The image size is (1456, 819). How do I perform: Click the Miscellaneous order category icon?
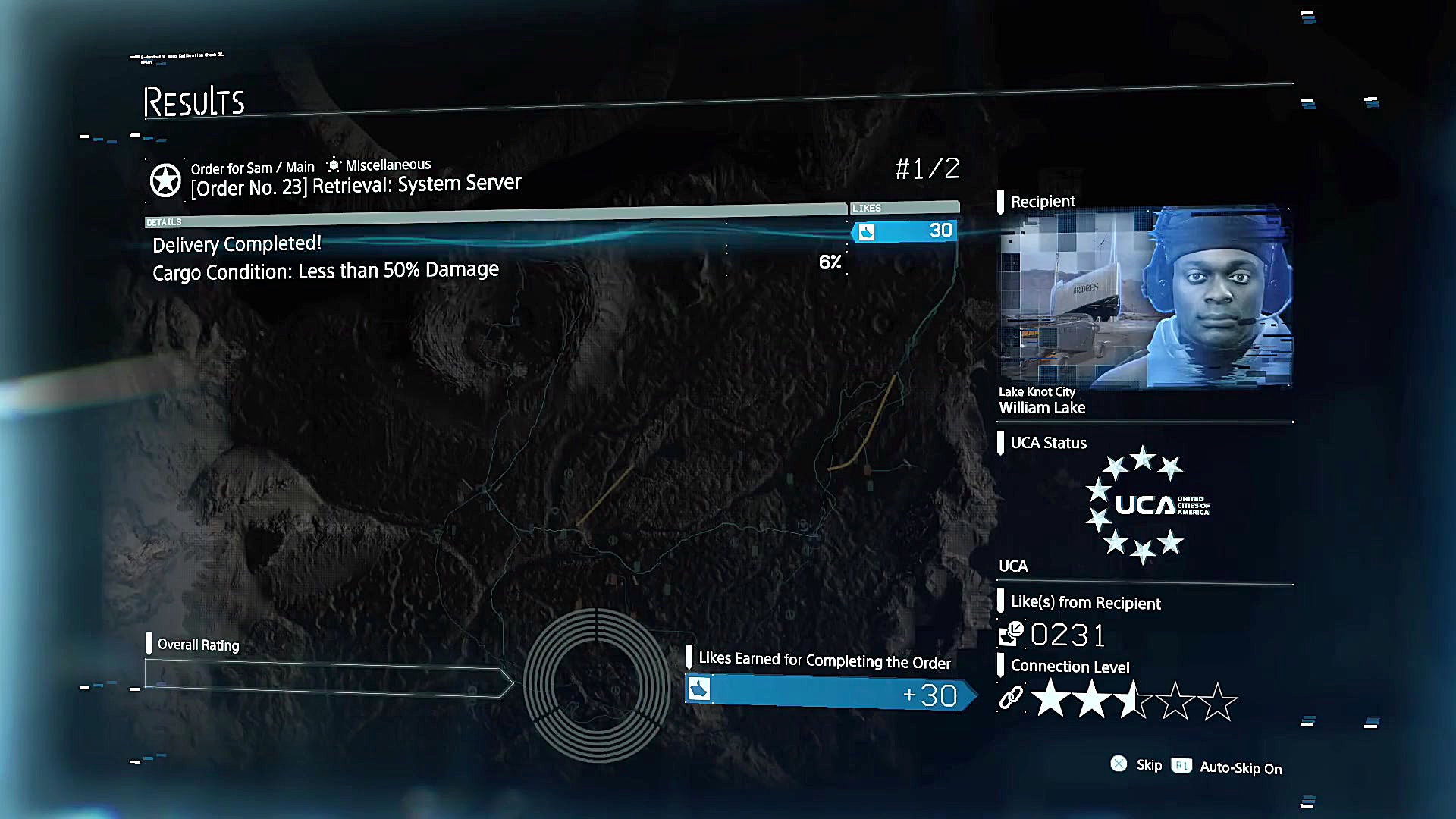point(334,164)
